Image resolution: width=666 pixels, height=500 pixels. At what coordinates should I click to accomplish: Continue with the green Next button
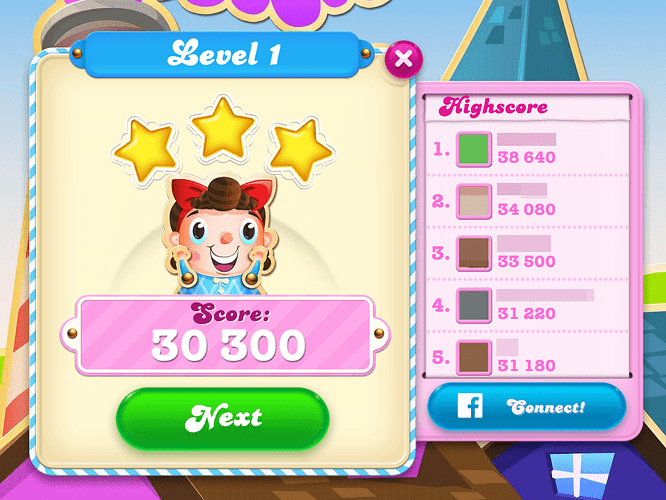[x=222, y=416]
